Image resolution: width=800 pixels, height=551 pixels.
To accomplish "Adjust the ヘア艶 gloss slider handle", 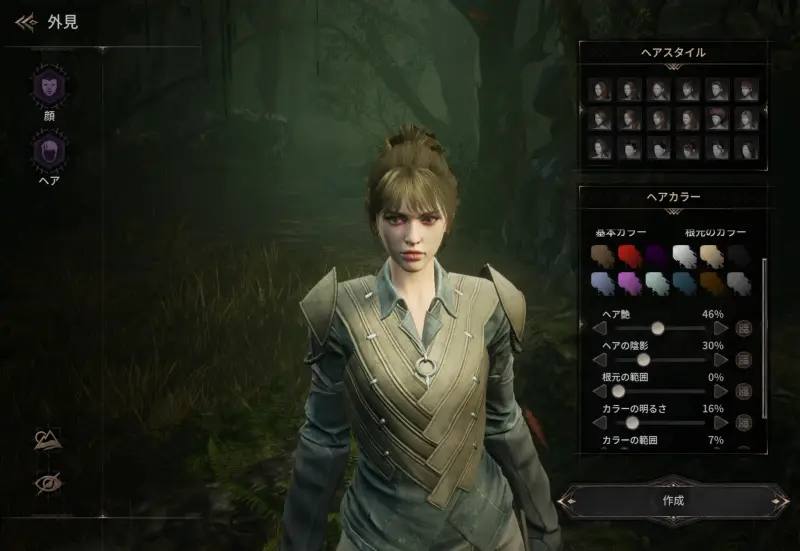I will [658, 327].
